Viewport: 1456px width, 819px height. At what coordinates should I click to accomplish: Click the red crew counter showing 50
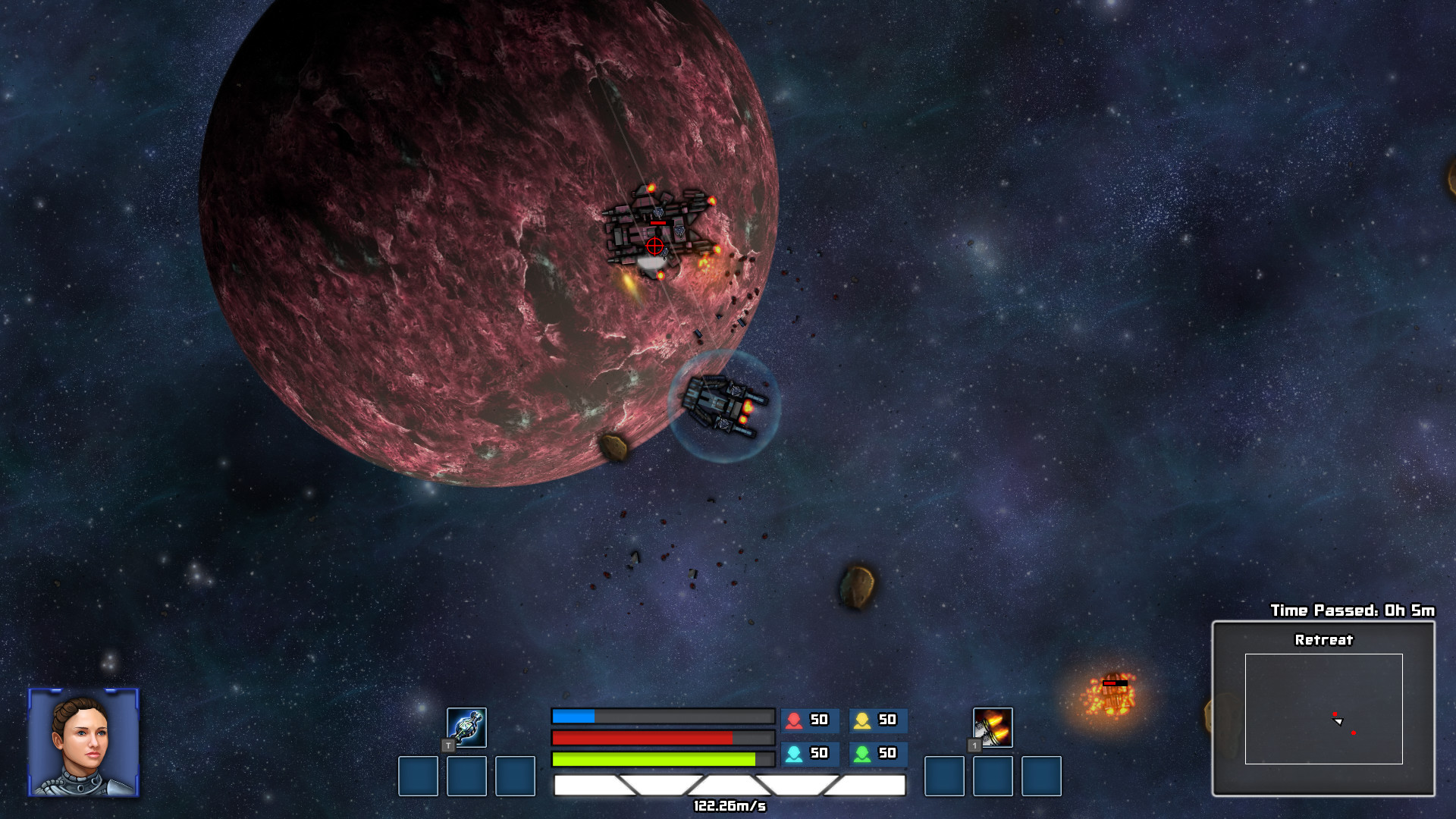(x=808, y=721)
